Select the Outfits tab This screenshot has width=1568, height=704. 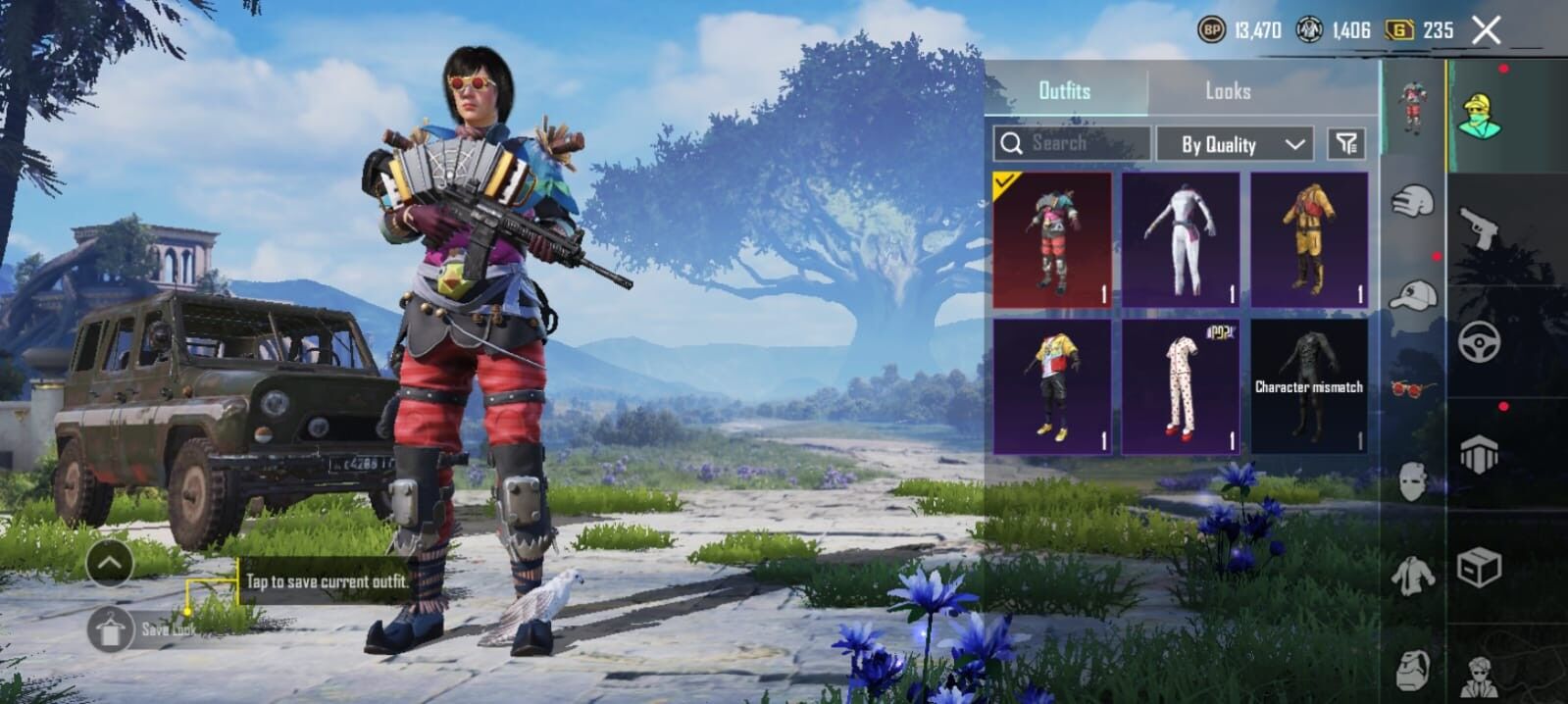tap(1064, 91)
